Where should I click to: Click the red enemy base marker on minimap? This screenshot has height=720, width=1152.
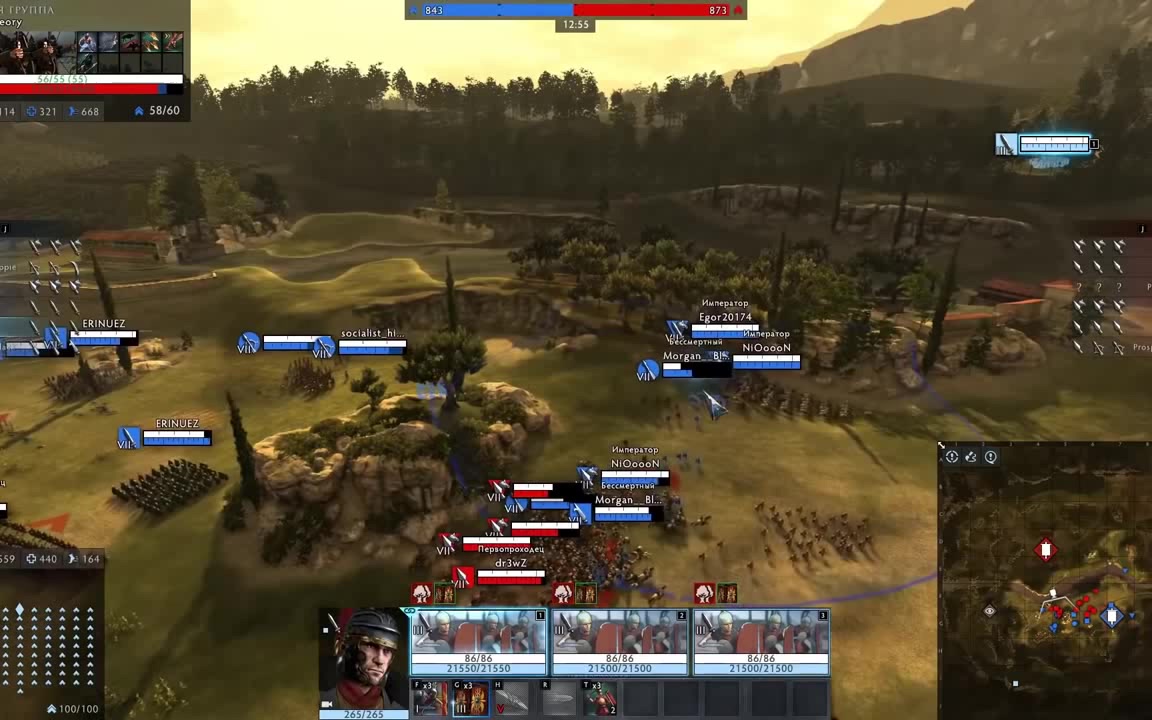[1046, 550]
